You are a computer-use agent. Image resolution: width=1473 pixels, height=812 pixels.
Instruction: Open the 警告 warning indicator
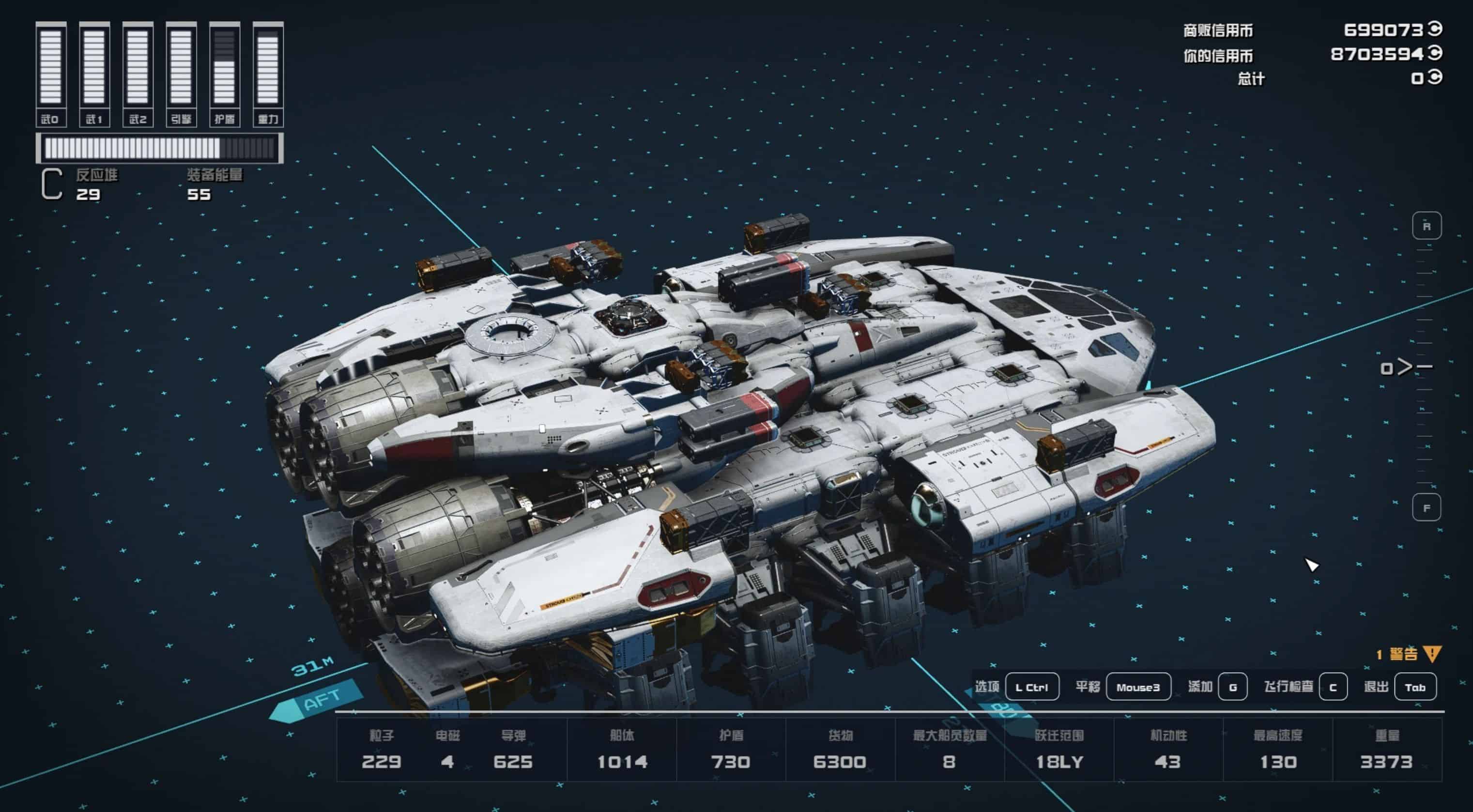pyautogui.click(x=1409, y=654)
